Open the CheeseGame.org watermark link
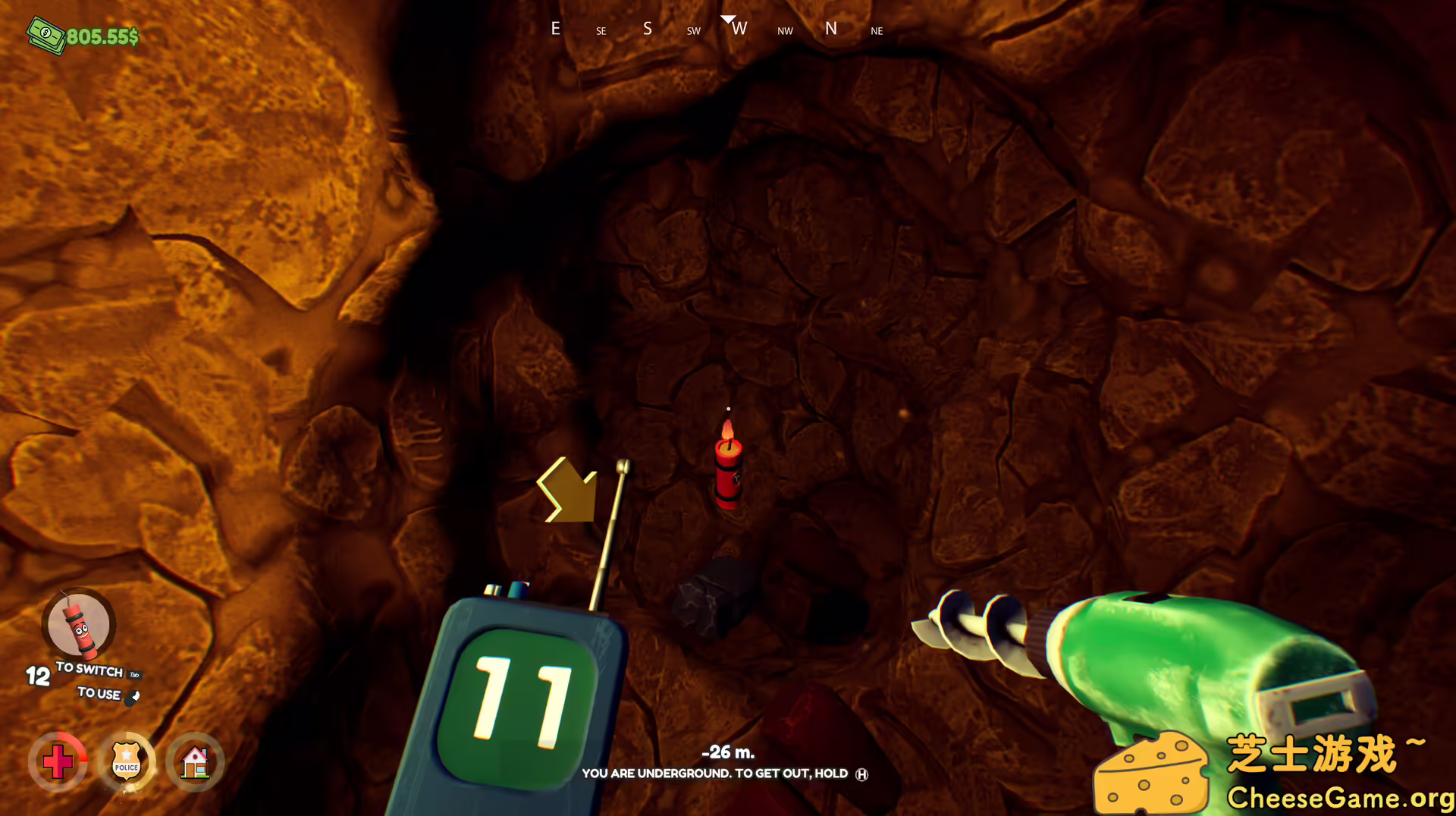The width and height of the screenshot is (1456, 816). click(1339, 798)
